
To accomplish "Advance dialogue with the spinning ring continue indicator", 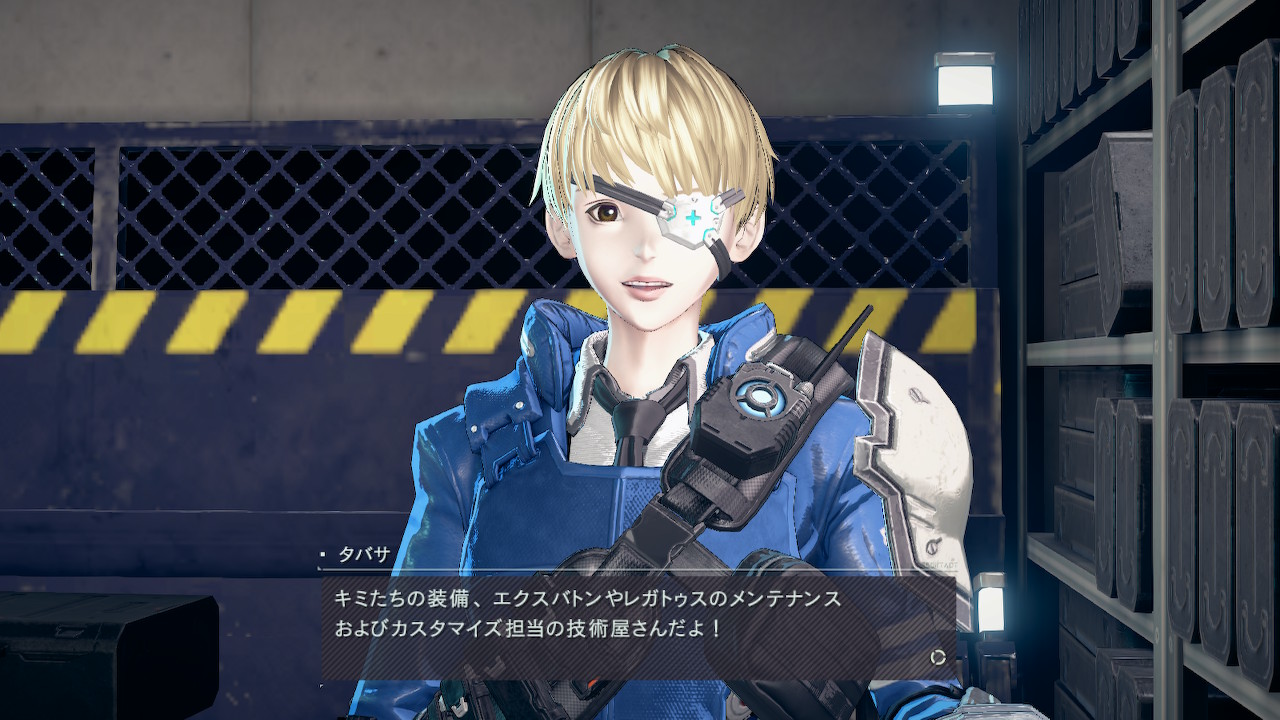I will pos(937,657).
